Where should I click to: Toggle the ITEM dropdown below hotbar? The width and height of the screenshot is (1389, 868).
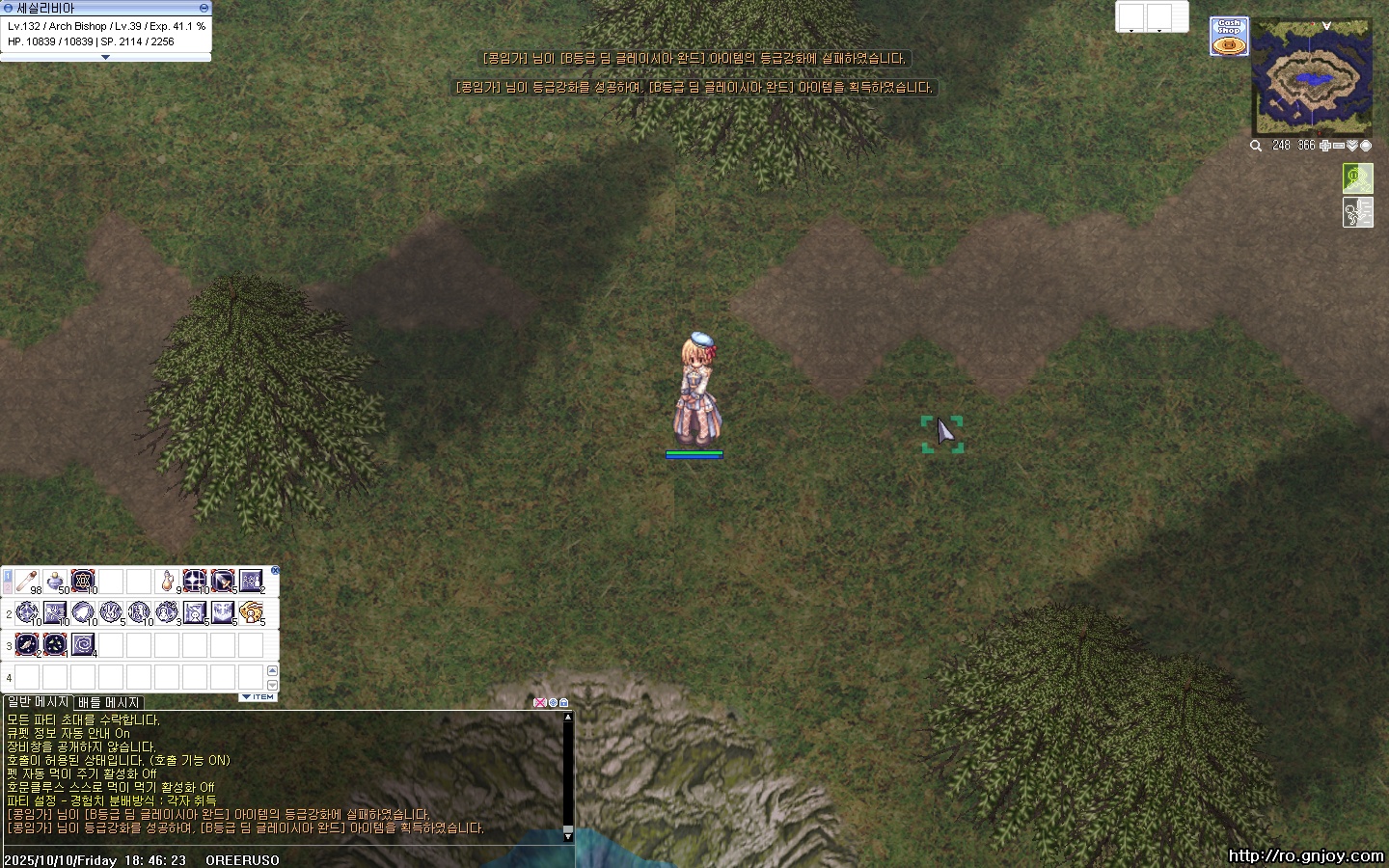coord(258,696)
